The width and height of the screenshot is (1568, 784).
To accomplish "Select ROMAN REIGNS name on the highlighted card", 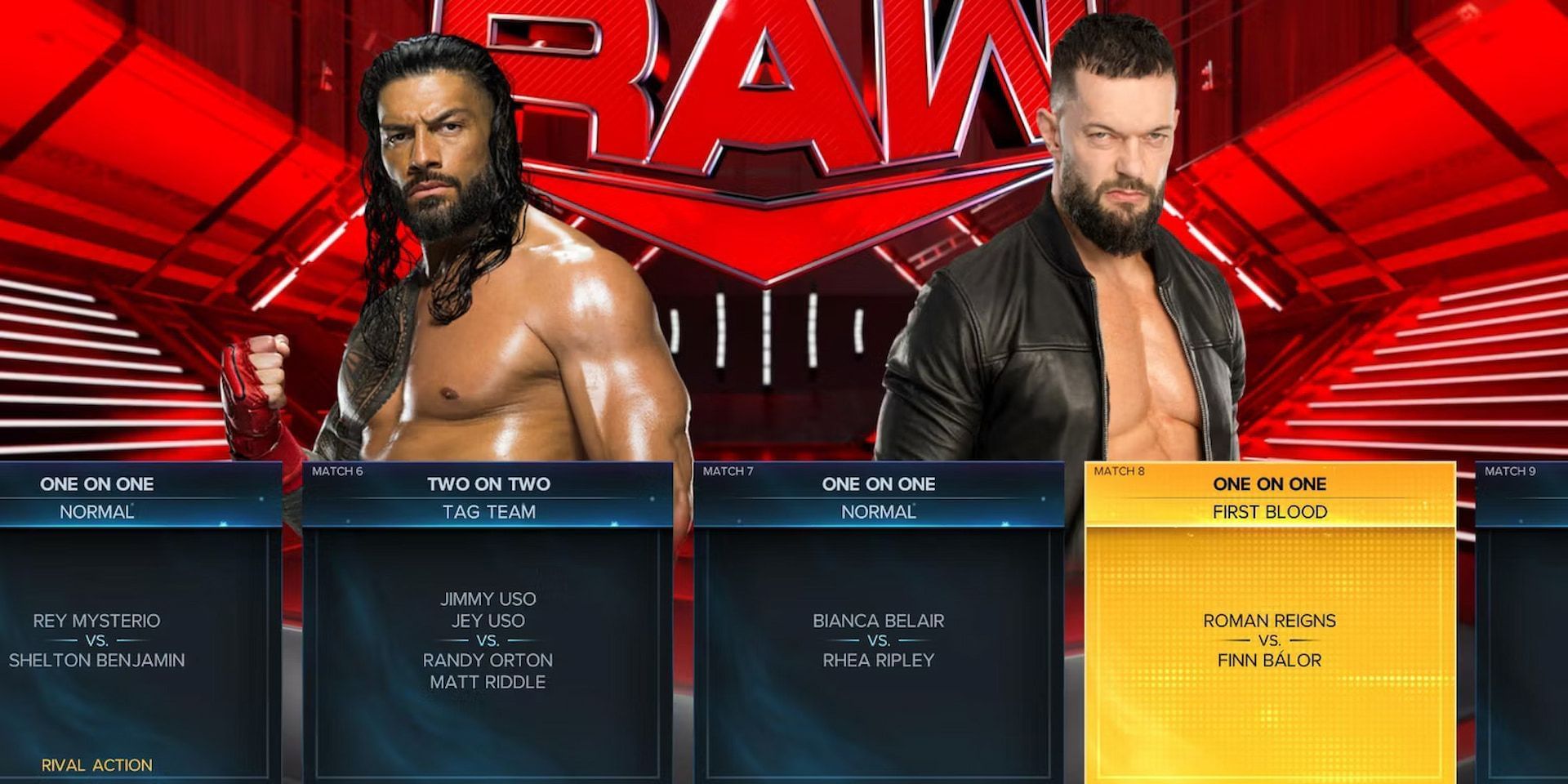I will tap(1270, 621).
